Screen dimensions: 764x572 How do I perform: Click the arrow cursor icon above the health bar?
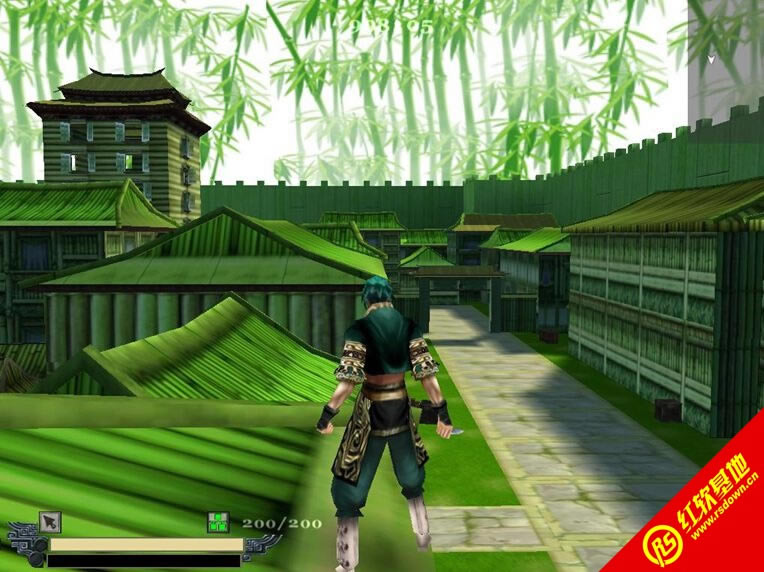pos(50,522)
